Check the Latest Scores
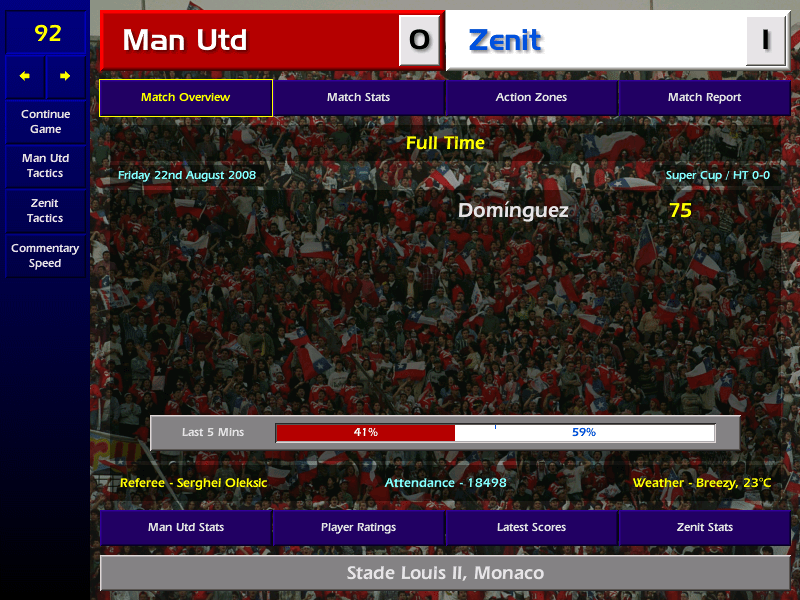 pos(531,527)
